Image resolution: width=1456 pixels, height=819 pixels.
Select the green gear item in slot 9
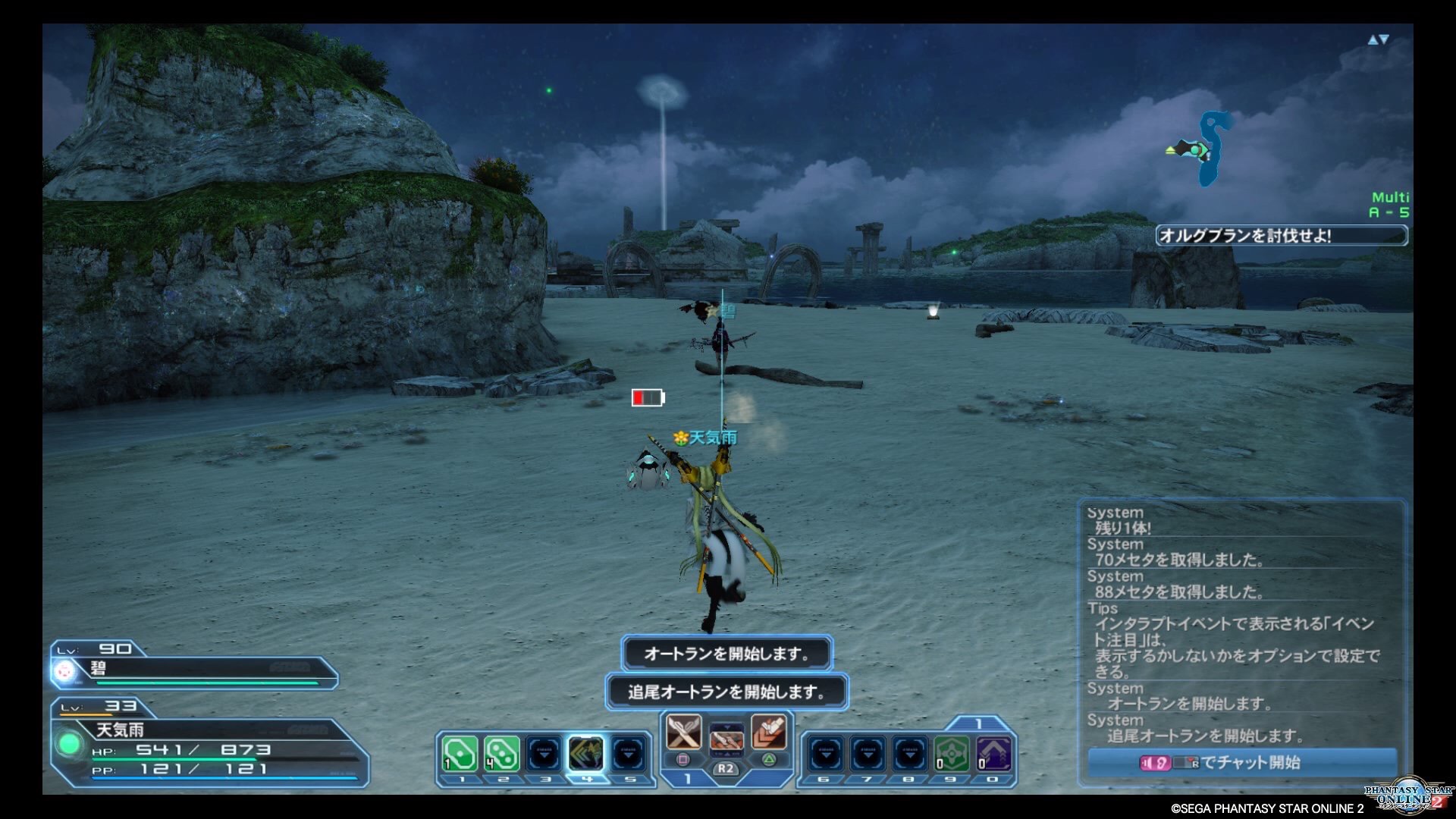click(x=951, y=755)
